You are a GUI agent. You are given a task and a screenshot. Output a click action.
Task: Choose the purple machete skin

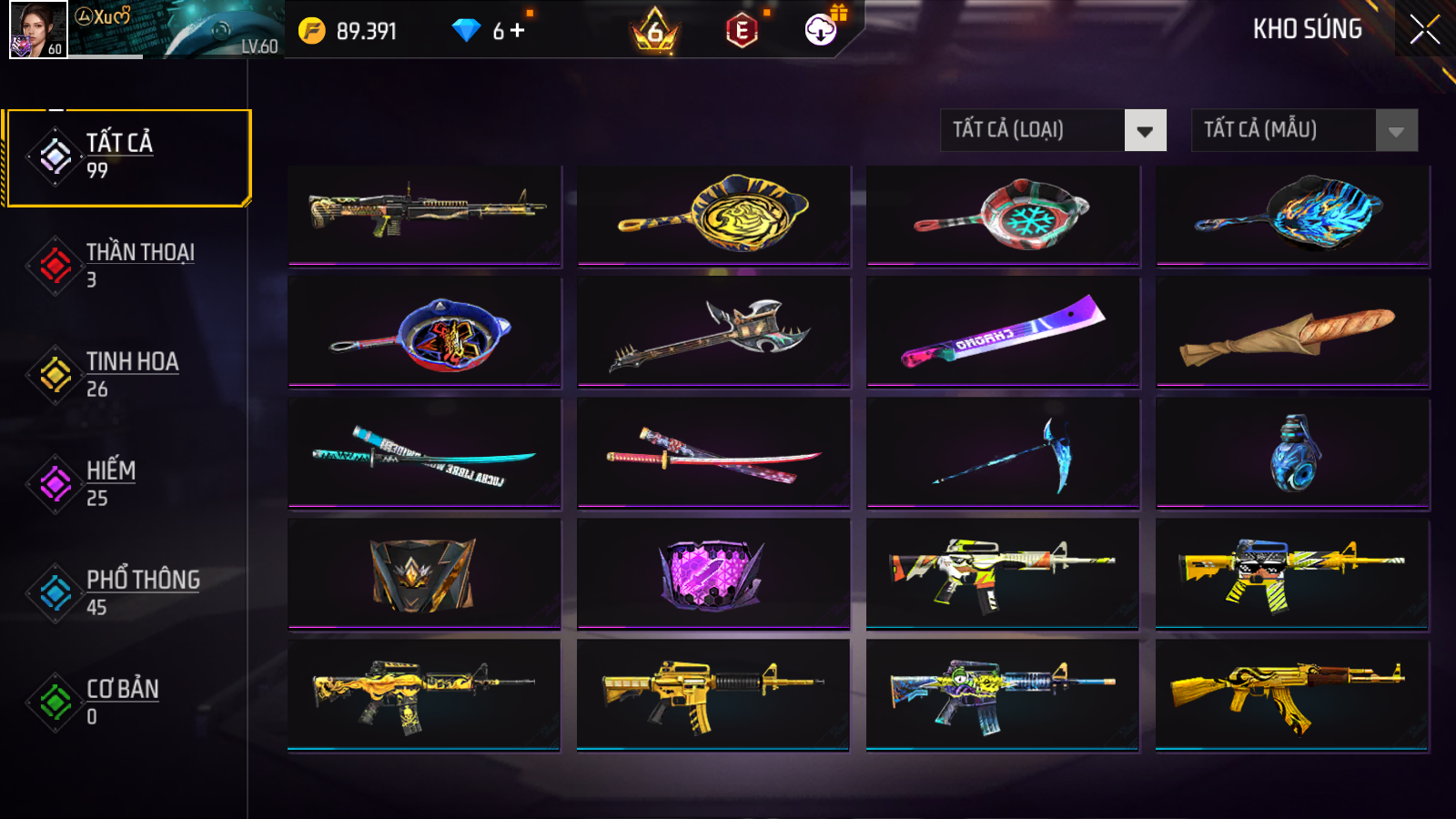[1003, 331]
